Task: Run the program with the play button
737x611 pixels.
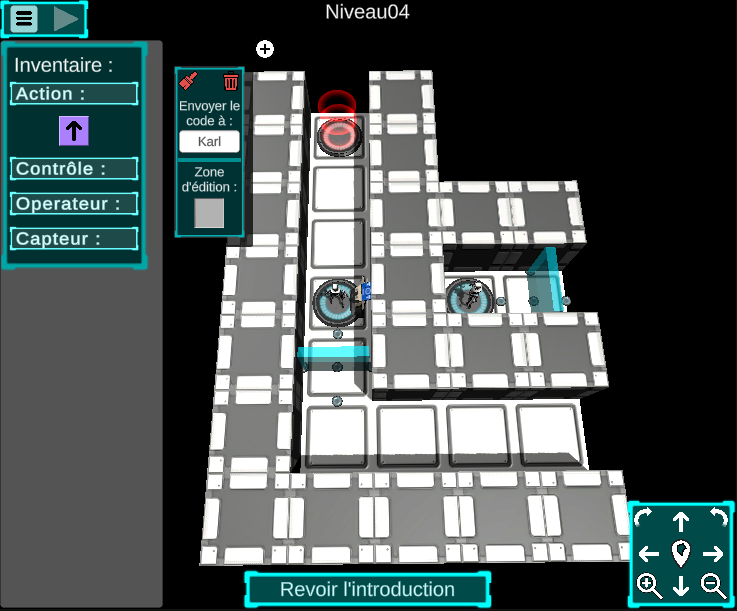Action: pyautogui.click(x=66, y=18)
